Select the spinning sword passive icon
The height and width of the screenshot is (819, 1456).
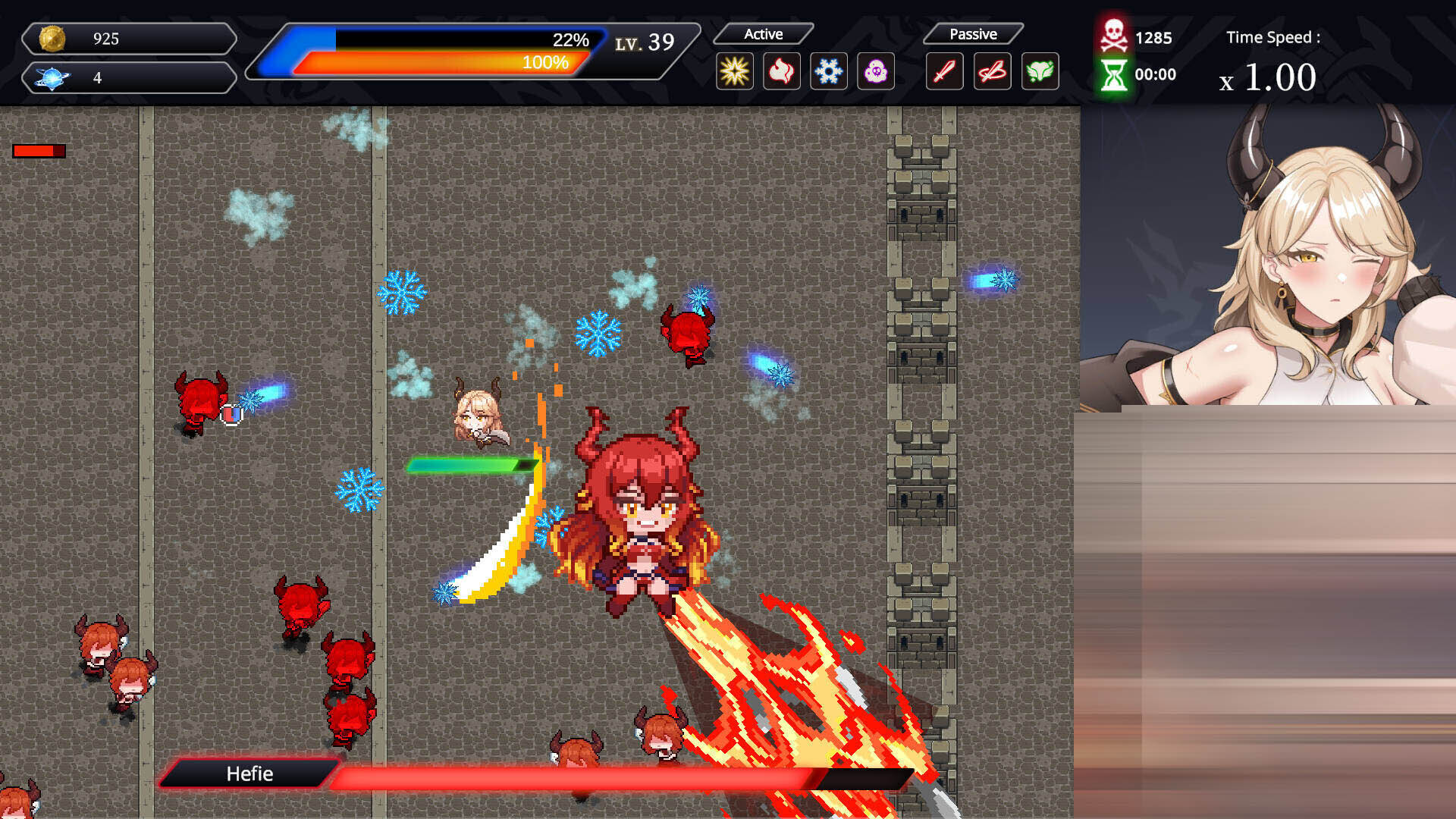[x=992, y=72]
